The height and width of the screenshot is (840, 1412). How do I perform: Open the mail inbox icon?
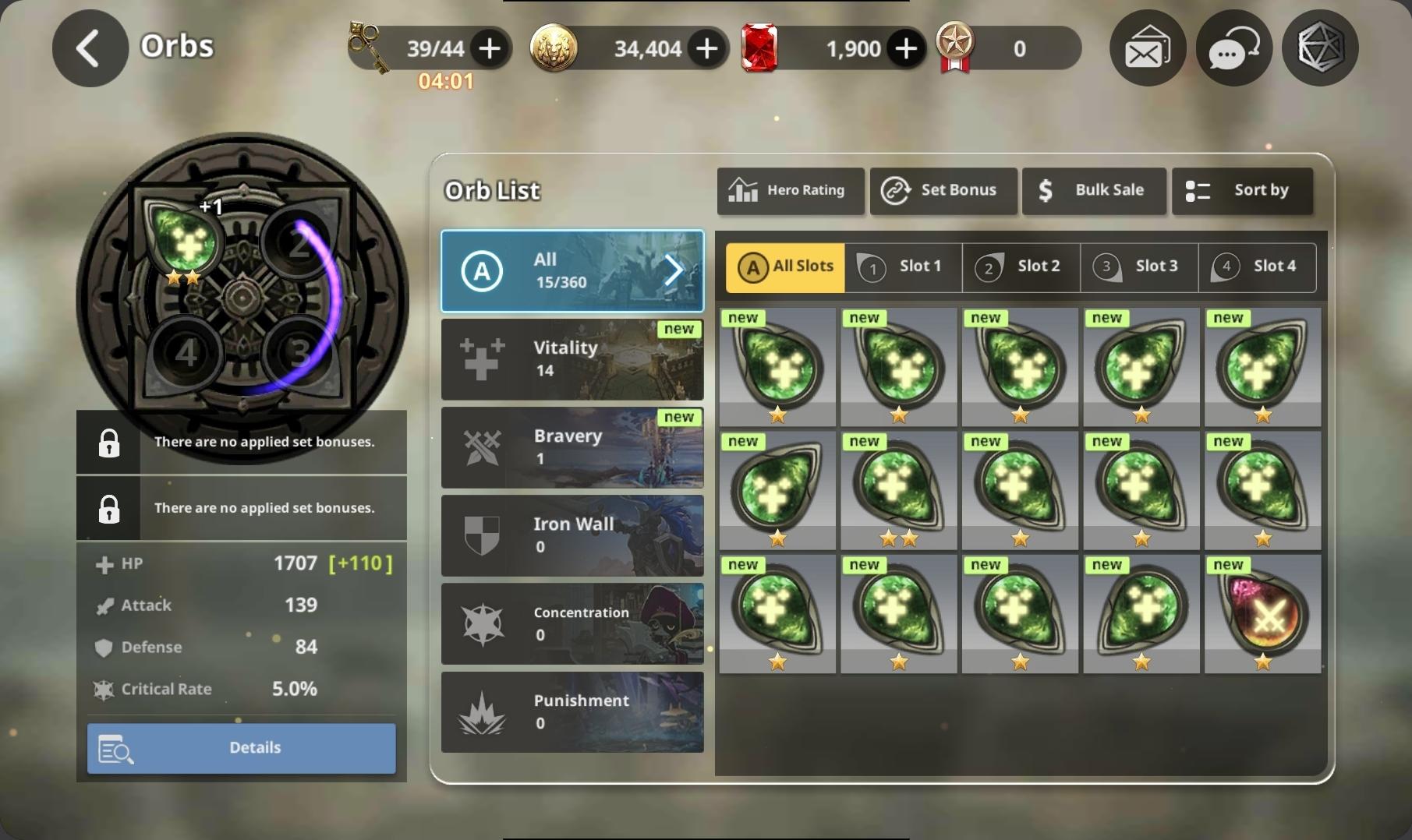tap(1146, 48)
